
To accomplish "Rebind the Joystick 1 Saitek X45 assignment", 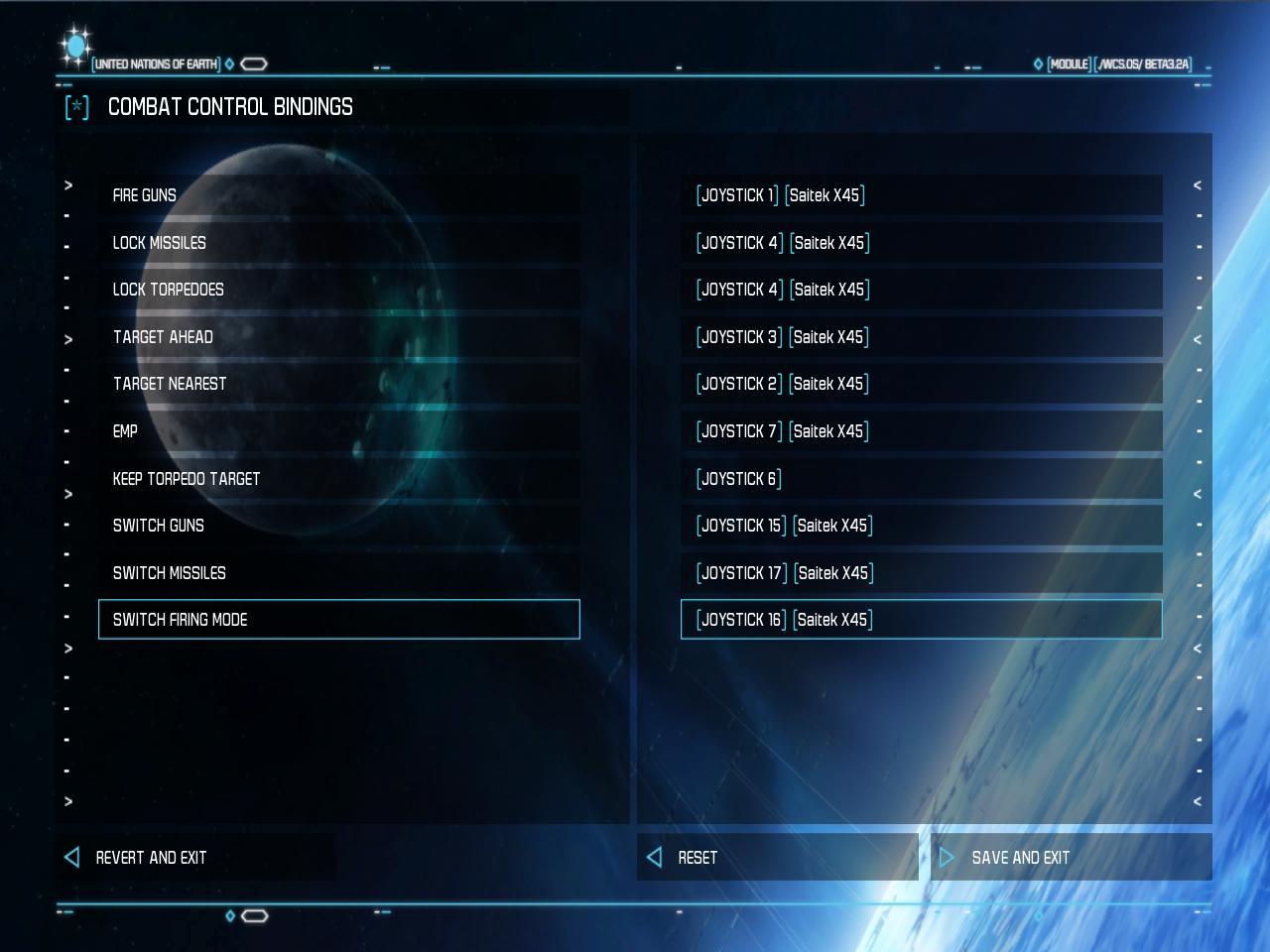I will tap(921, 195).
